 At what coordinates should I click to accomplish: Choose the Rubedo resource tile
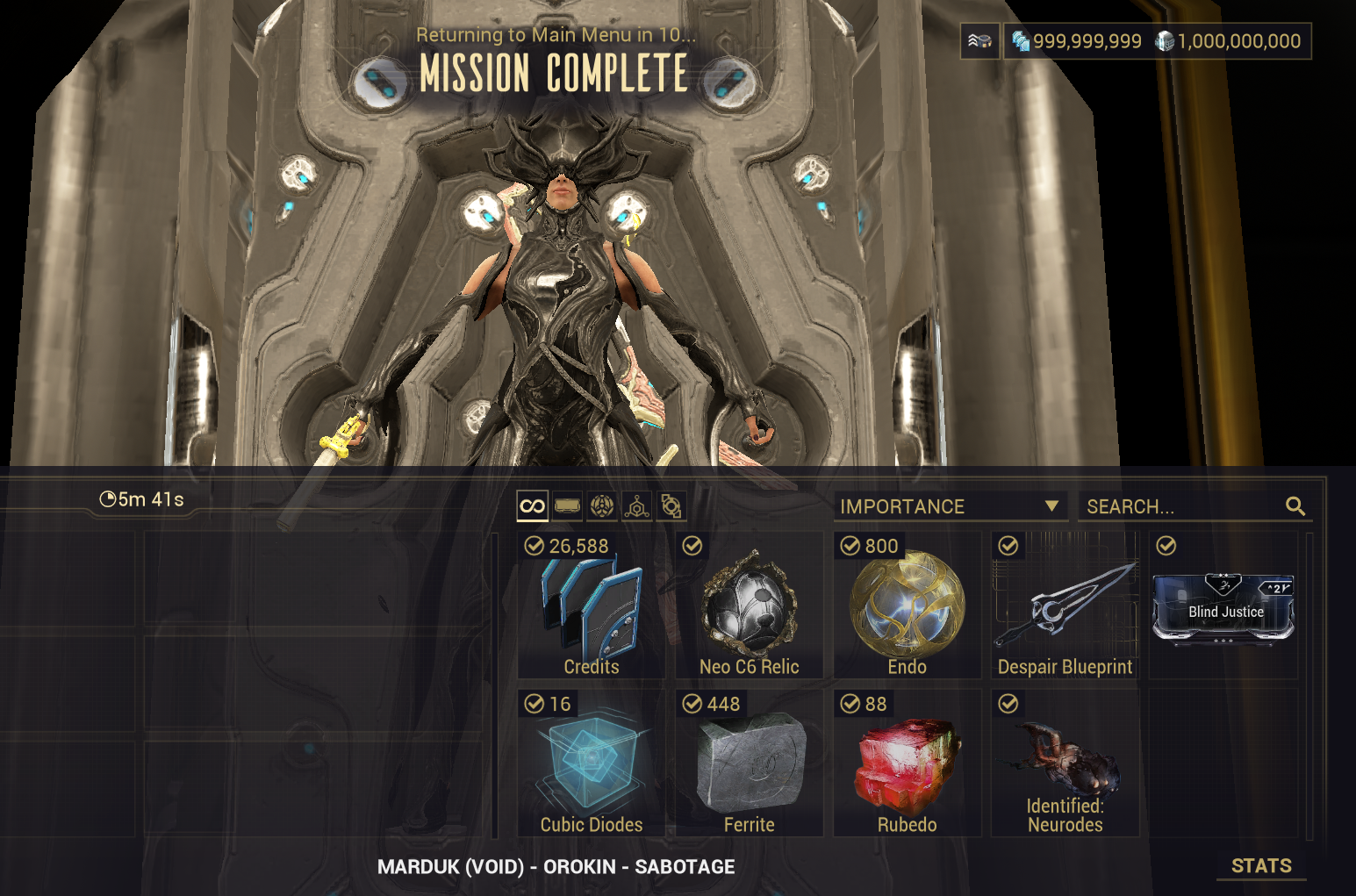(907, 763)
